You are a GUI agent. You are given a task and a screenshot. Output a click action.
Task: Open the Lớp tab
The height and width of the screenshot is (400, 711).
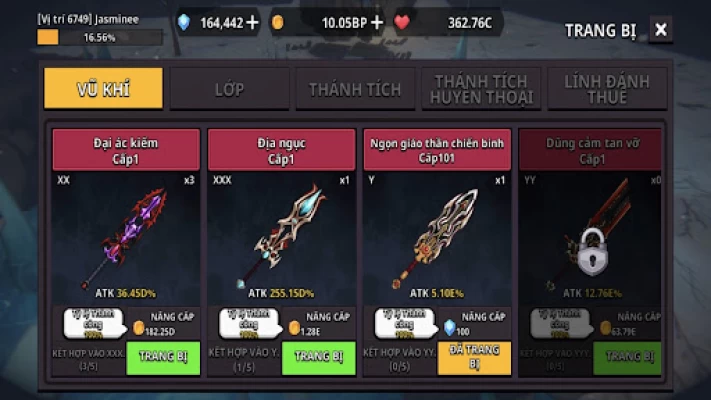(x=229, y=89)
